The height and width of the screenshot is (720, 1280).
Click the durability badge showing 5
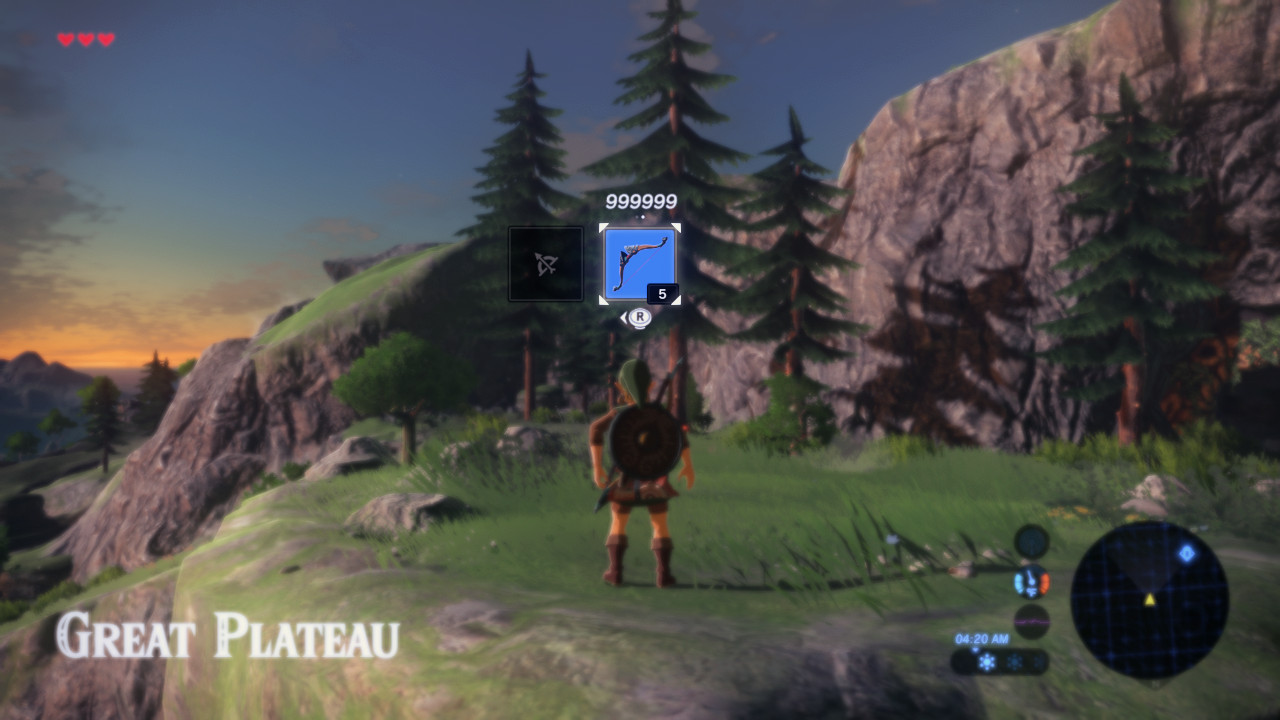[x=662, y=292]
